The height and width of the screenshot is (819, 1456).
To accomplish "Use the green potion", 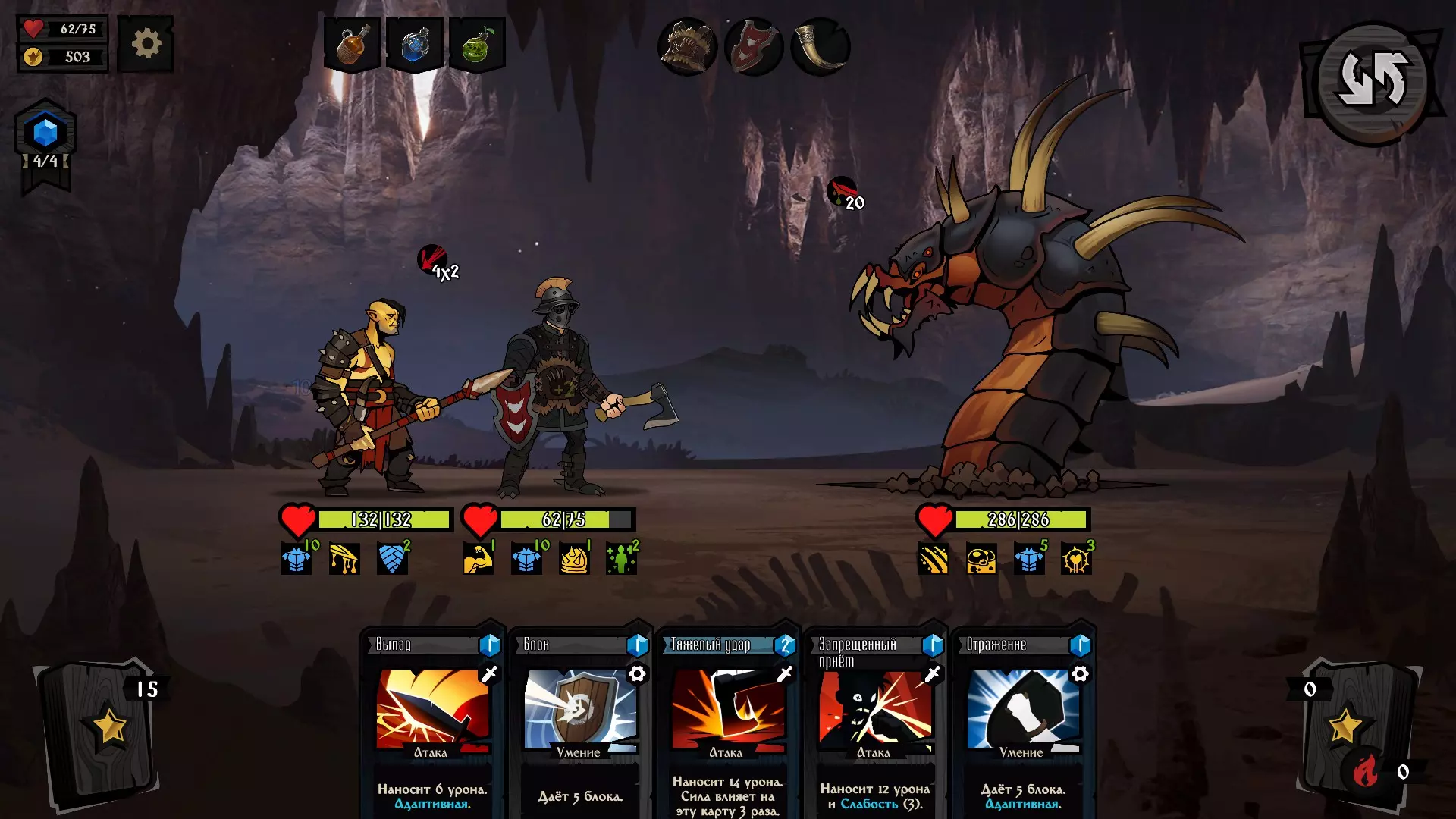I will click(x=478, y=45).
